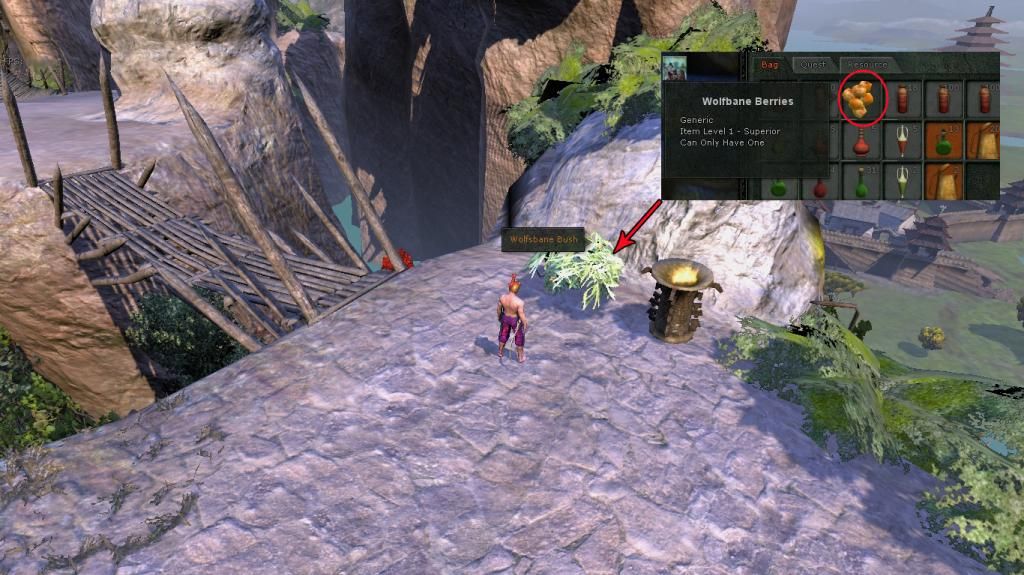Choose the white and red vase item

click(x=902, y=141)
